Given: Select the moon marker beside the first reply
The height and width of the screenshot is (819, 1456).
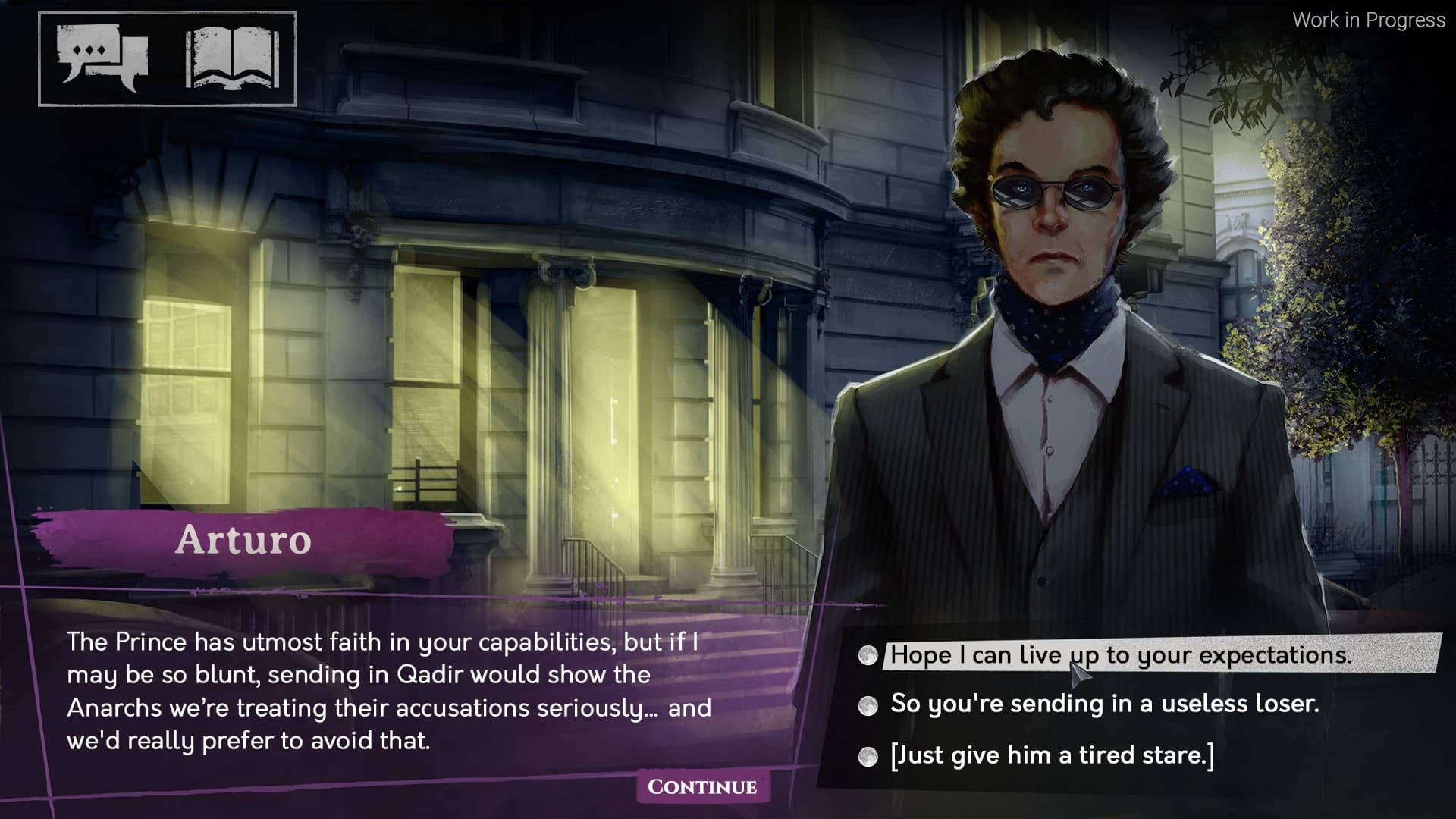Looking at the screenshot, I should [x=867, y=657].
